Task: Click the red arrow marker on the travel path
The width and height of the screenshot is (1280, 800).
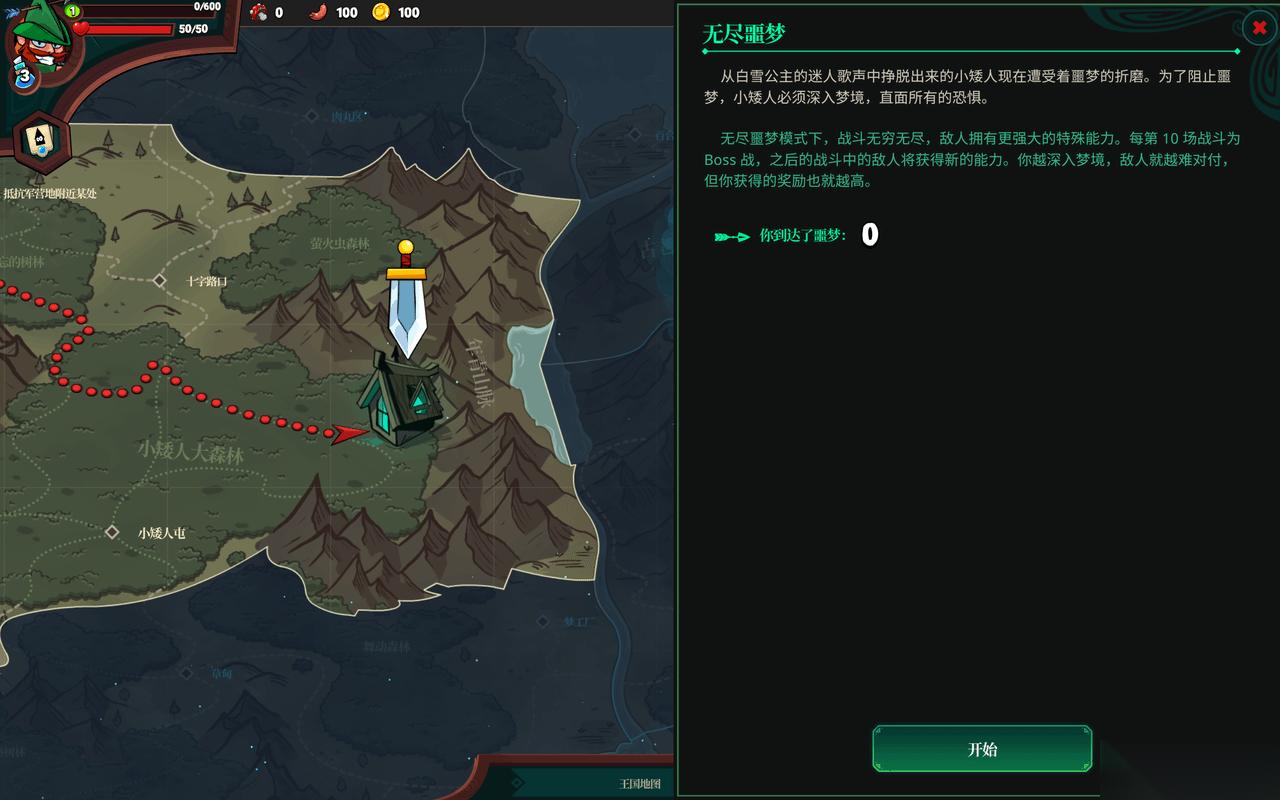Action: coord(346,434)
